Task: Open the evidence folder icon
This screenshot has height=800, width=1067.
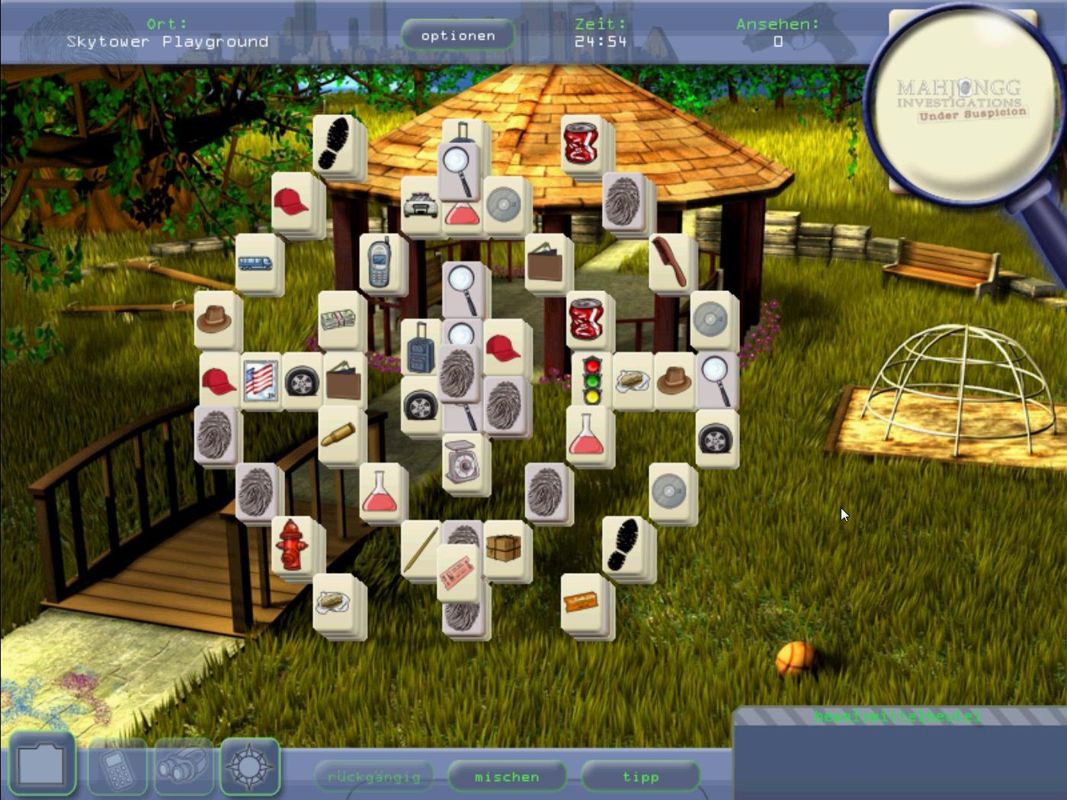Action: pyautogui.click(x=42, y=766)
